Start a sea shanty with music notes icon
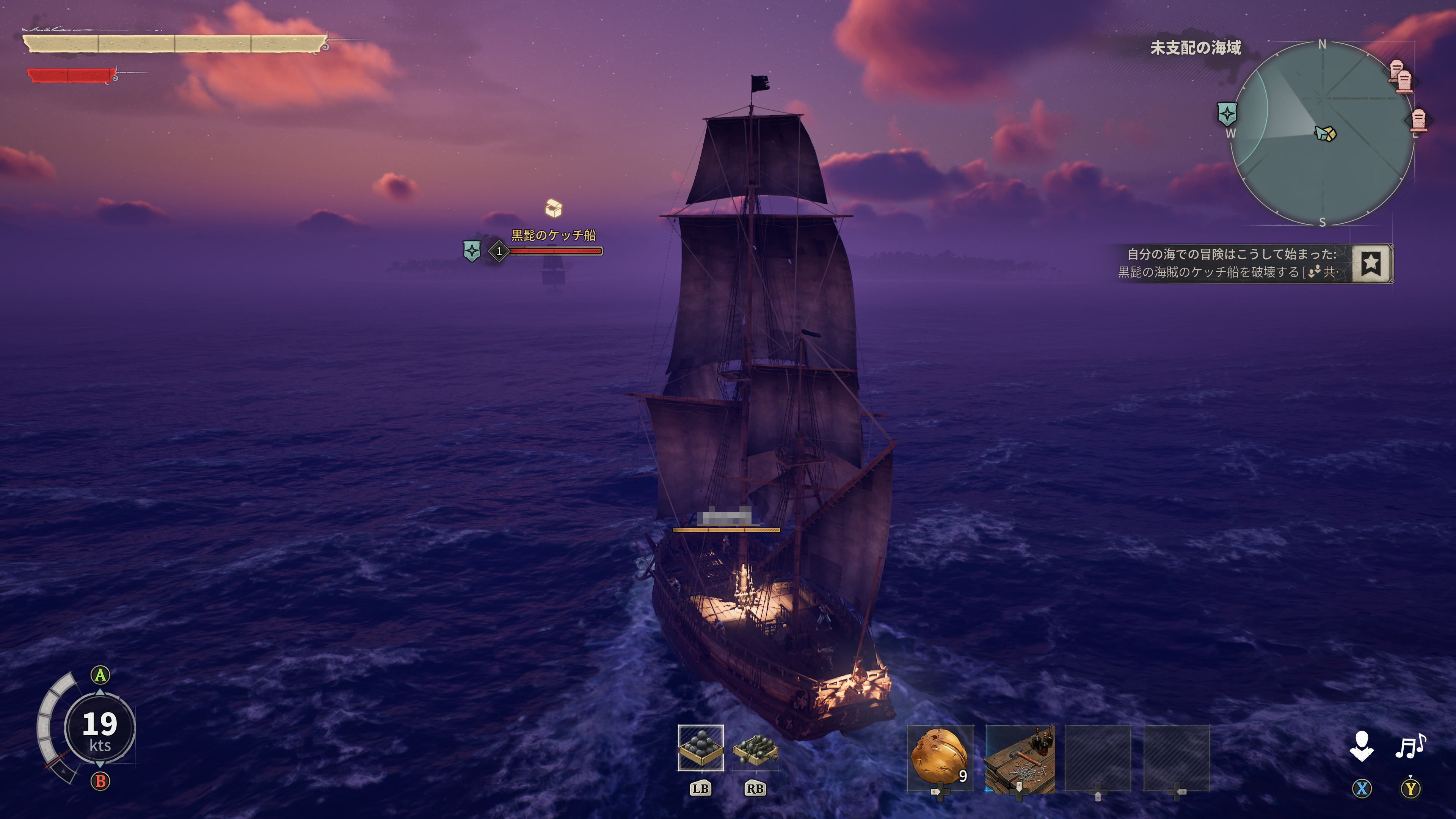The image size is (1456, 819). pos(1410,746)
